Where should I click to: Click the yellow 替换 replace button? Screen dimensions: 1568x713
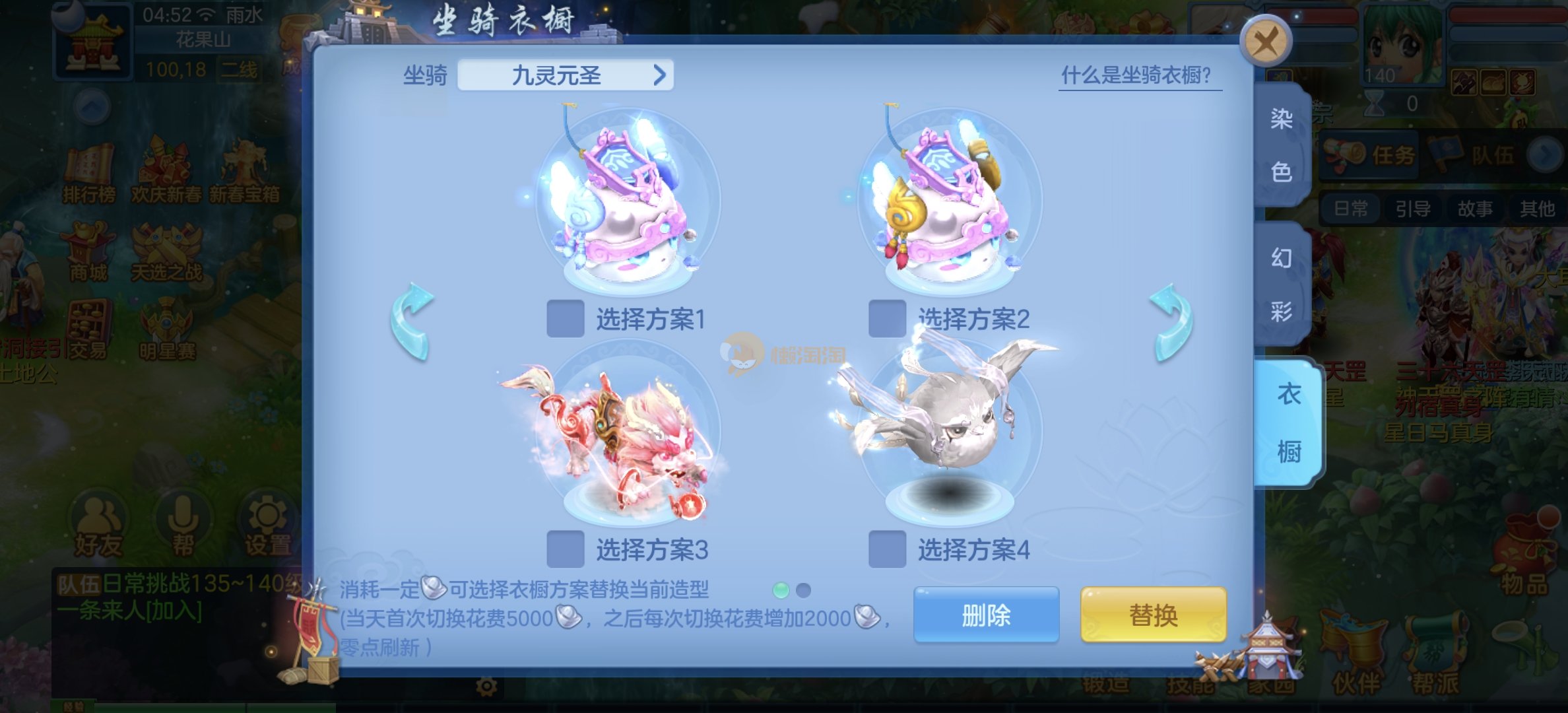1153,615
